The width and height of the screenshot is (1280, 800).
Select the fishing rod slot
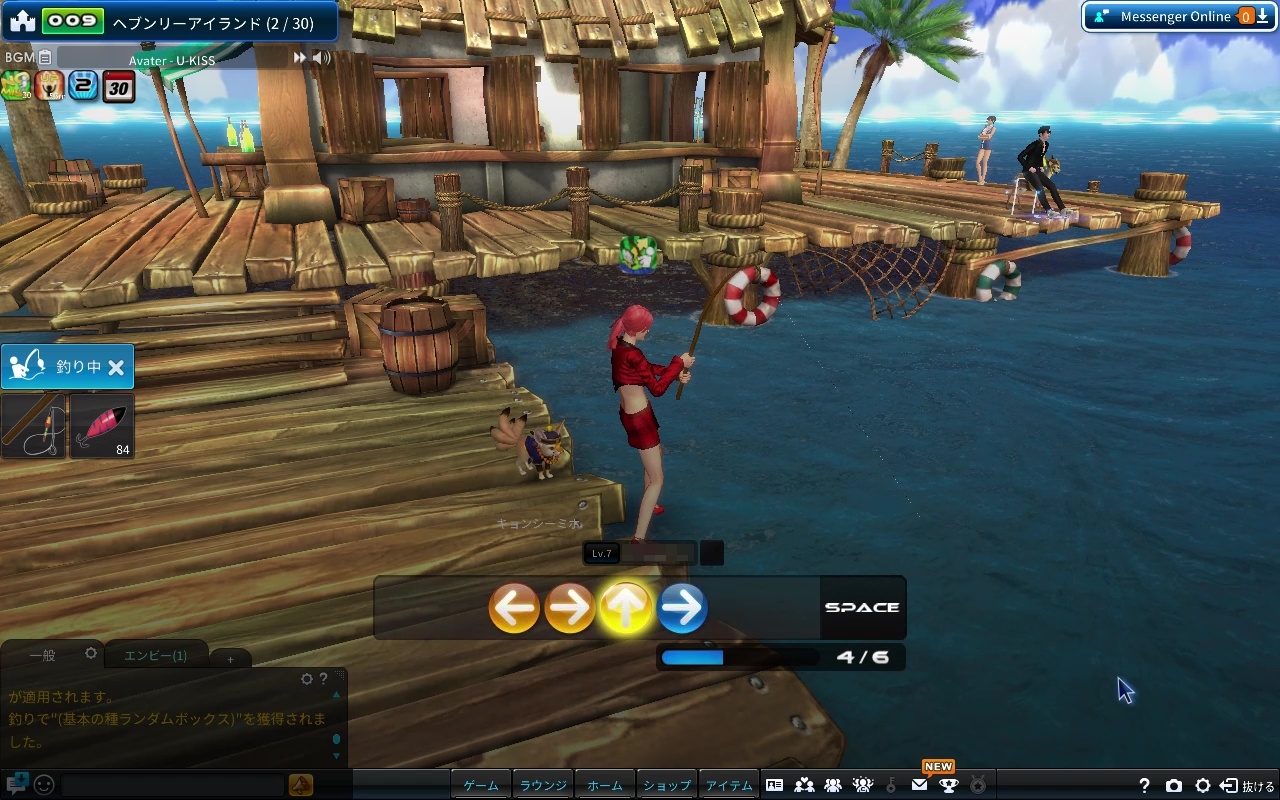[33, 426]
